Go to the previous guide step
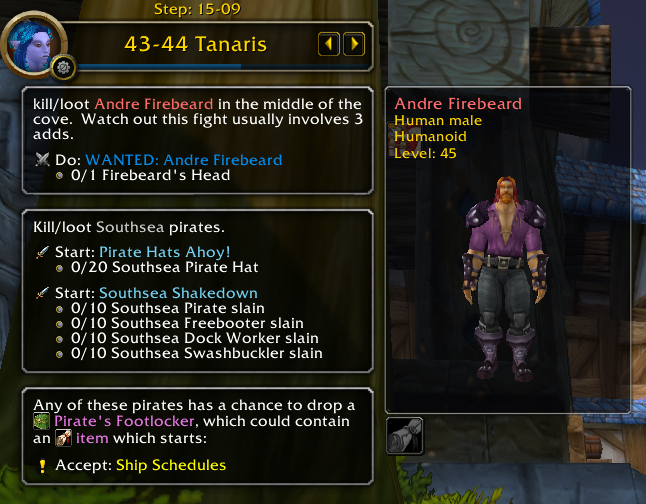 pos(328,44)
